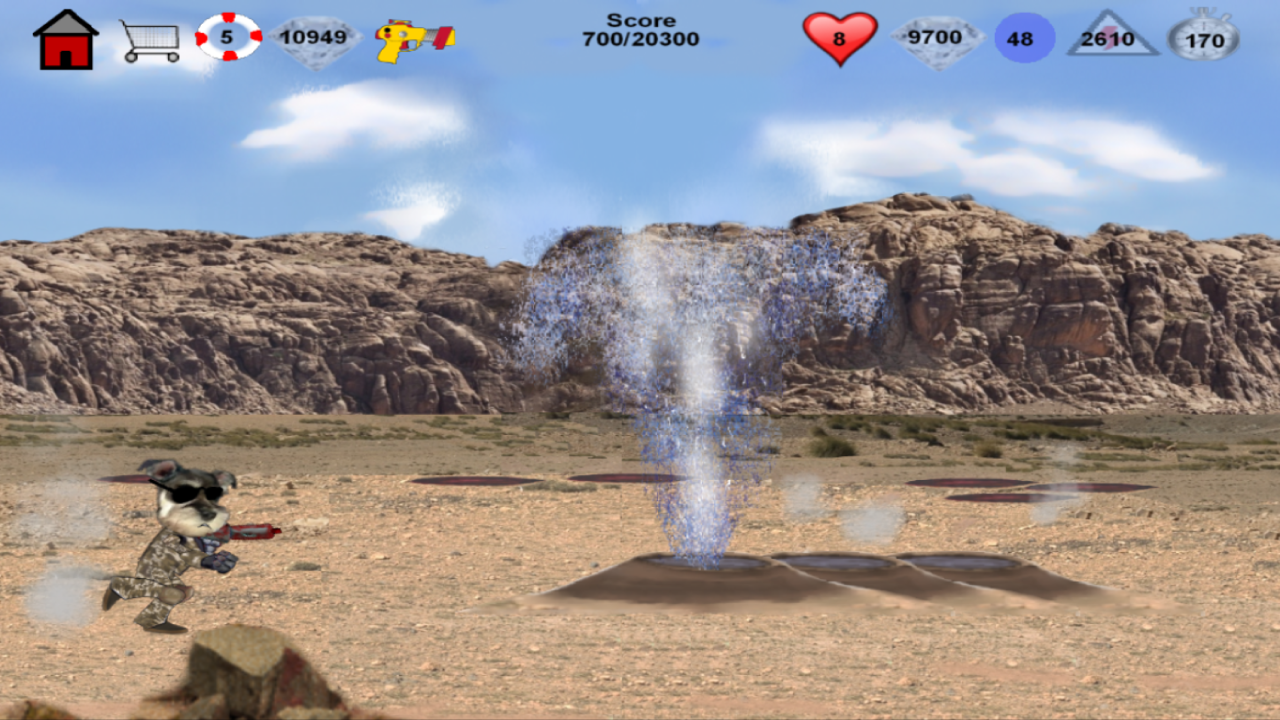Click the red heart health indicator
This screenshot has height=720, width=1280.
840,36
